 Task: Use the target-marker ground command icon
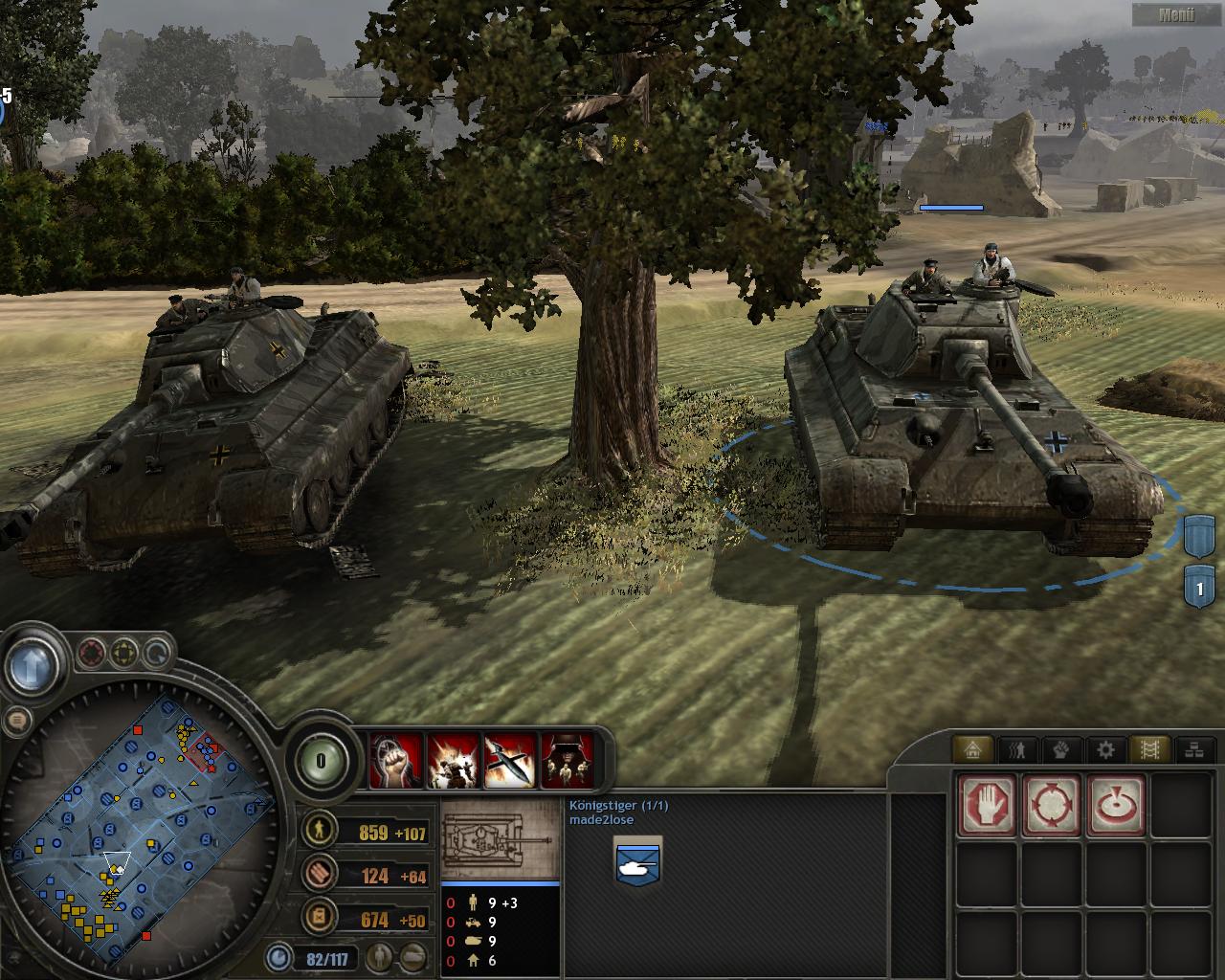tap(1116, 805)
